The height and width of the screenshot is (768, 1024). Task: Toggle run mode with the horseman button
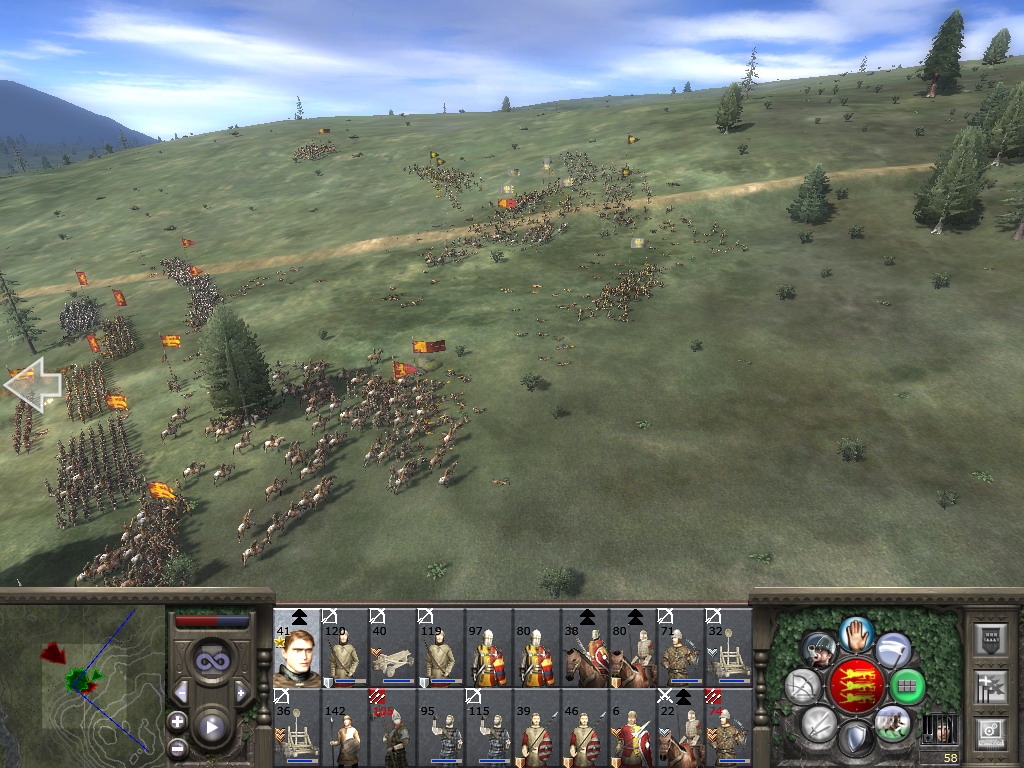[892, 724]
